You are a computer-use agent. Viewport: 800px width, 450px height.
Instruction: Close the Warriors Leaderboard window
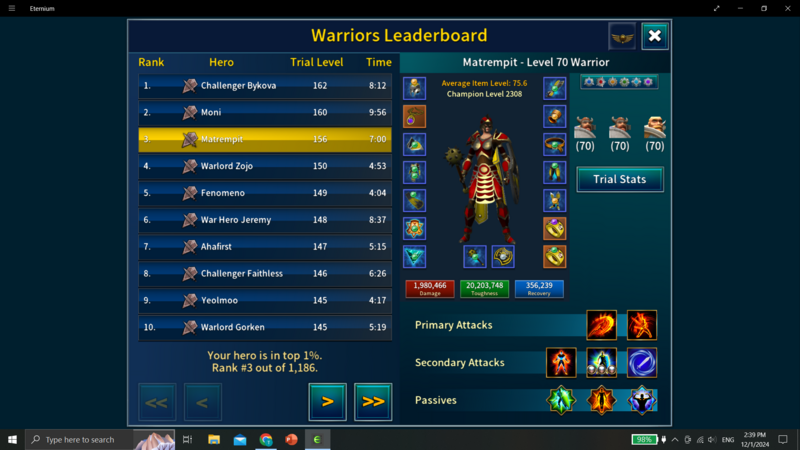[x=654, y=36]
